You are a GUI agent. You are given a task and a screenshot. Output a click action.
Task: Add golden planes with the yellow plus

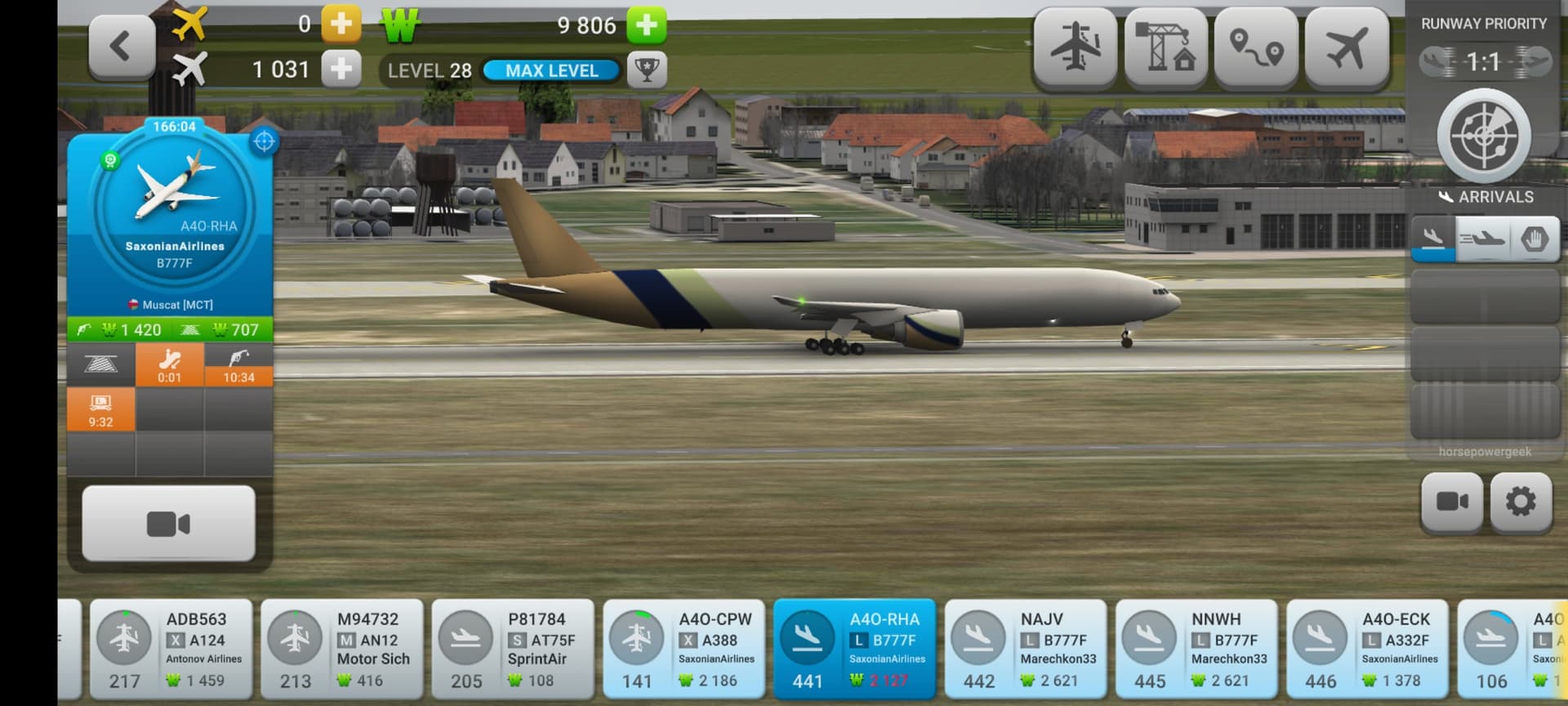341,24
